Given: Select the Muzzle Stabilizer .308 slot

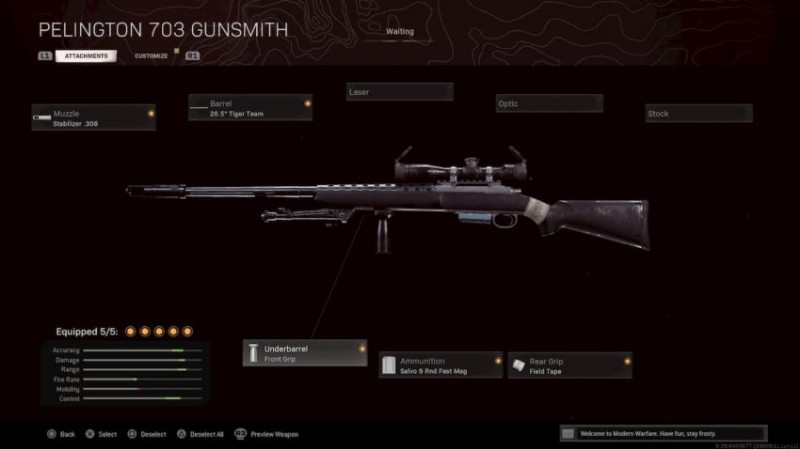Looking at the screenshot, I should (x=93, y=118).
